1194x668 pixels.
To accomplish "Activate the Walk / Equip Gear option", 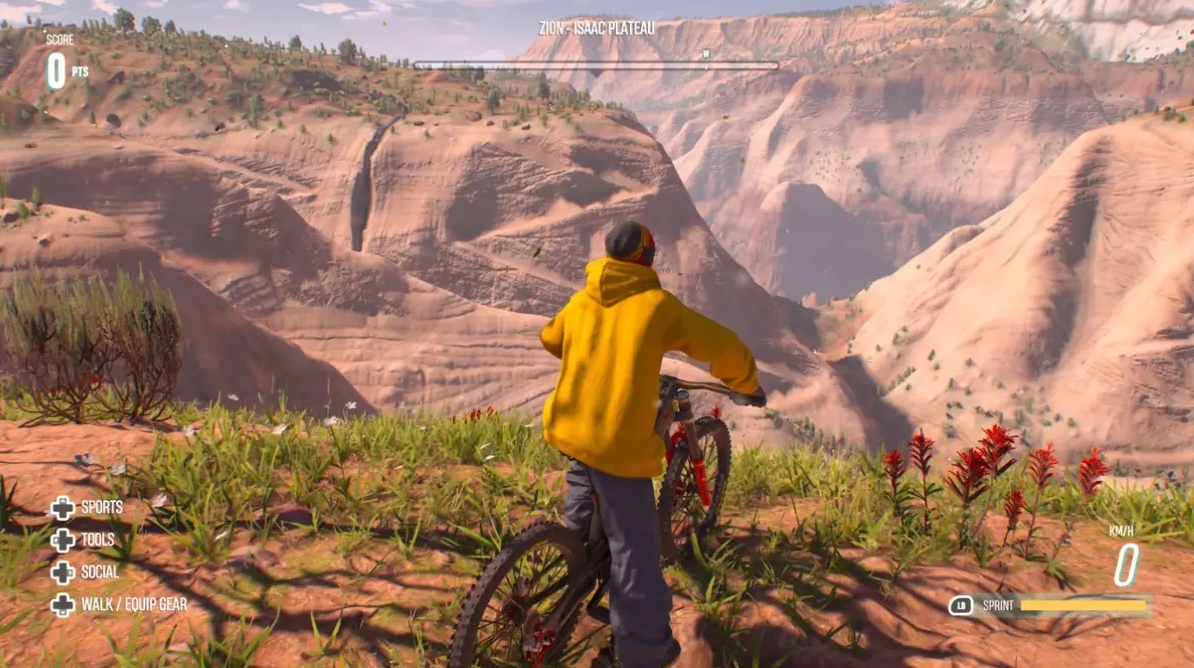I will [x=133, y=604].
